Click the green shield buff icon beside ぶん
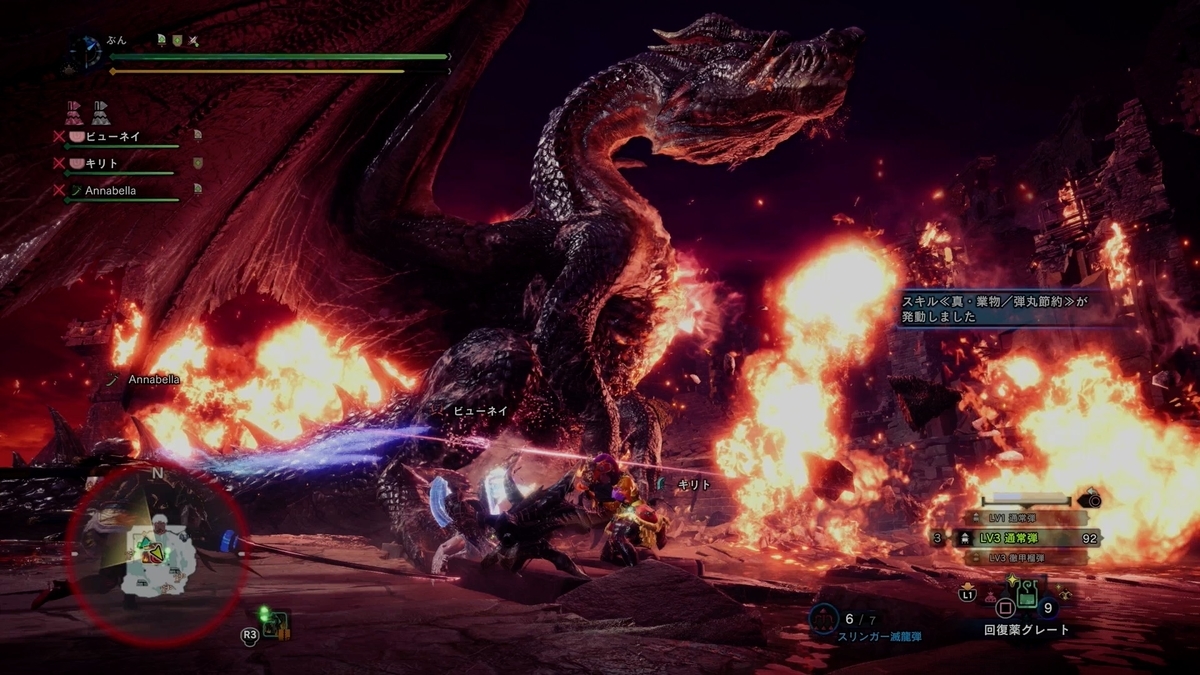 177,41
